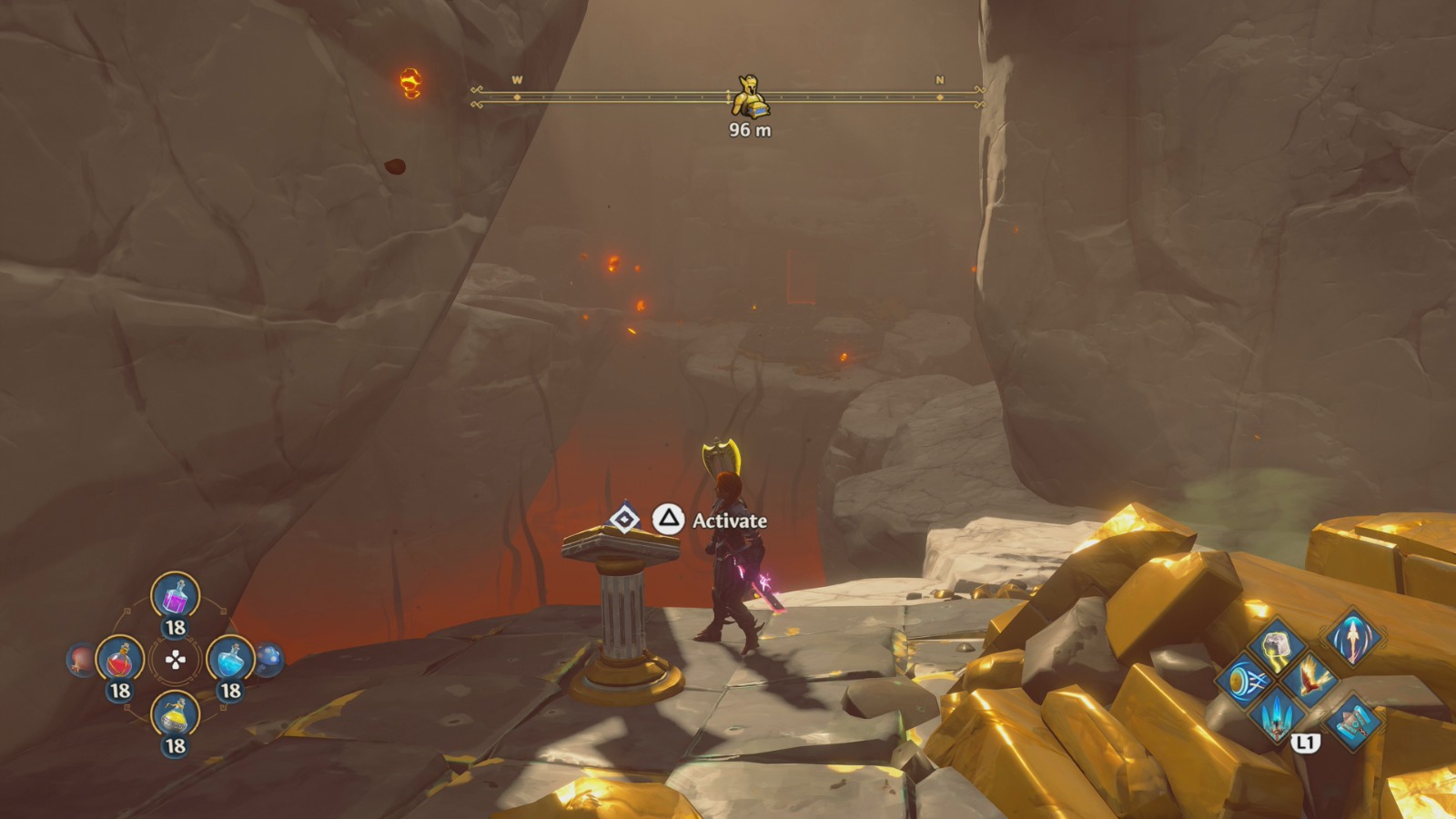Select the sword trinity ability icon
Viewport: 1456px width, 819px height.
point(1277,717)
